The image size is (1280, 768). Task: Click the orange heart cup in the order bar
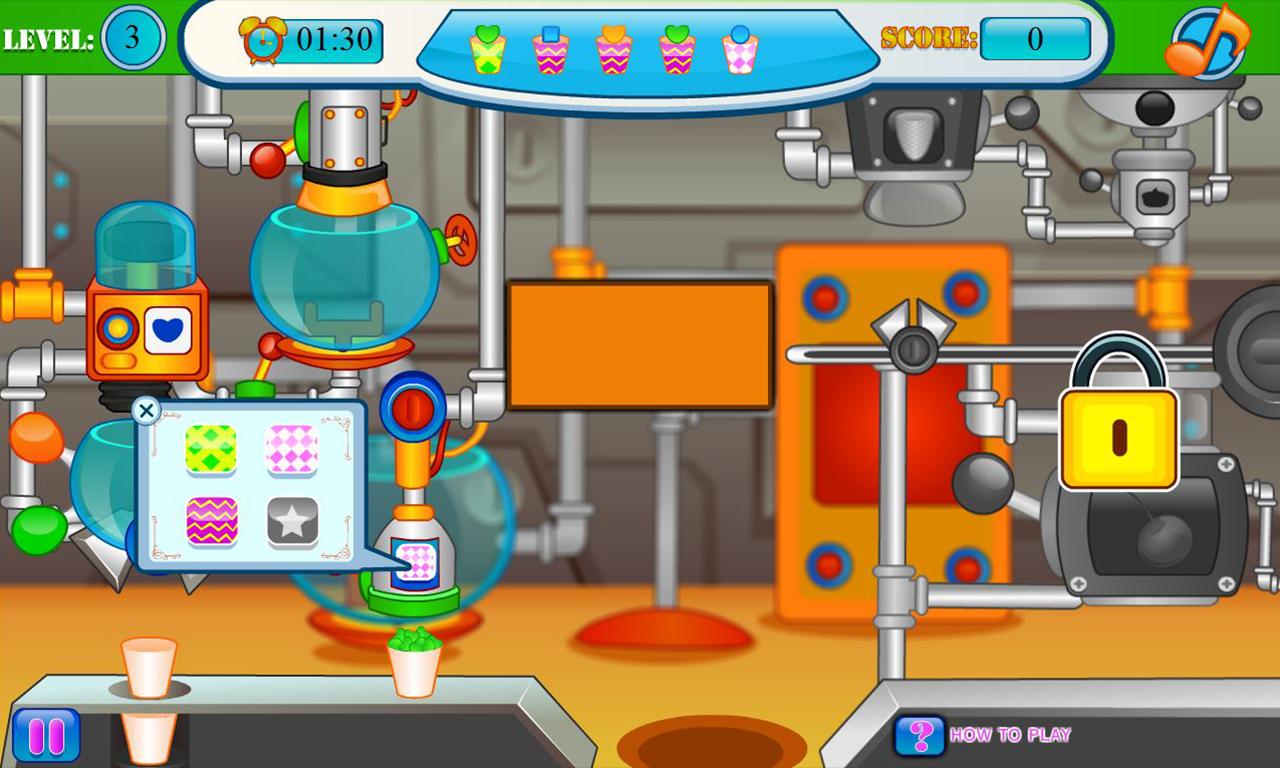point(614,48)
